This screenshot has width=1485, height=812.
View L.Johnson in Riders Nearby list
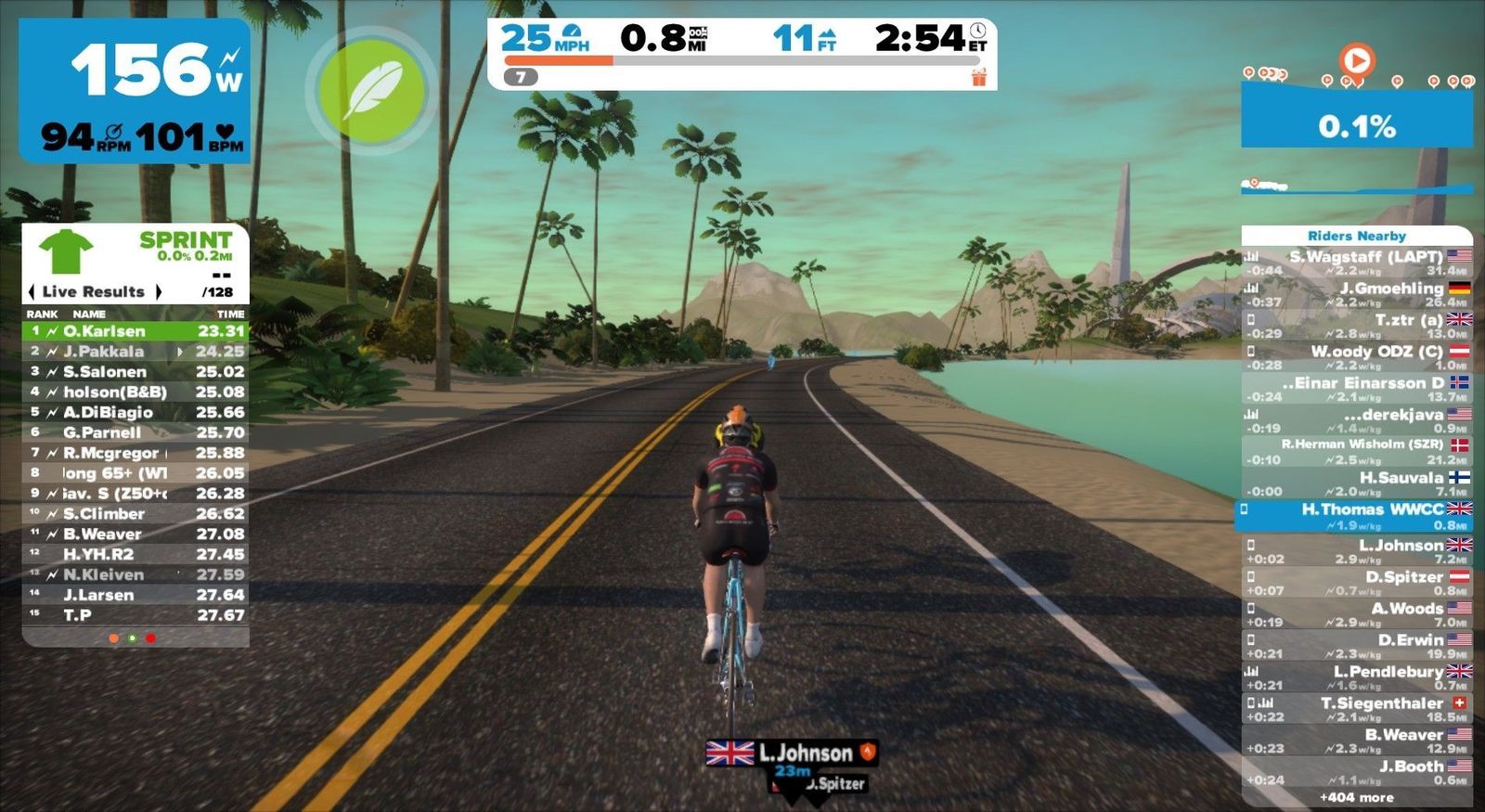[x=1357, y=551]
